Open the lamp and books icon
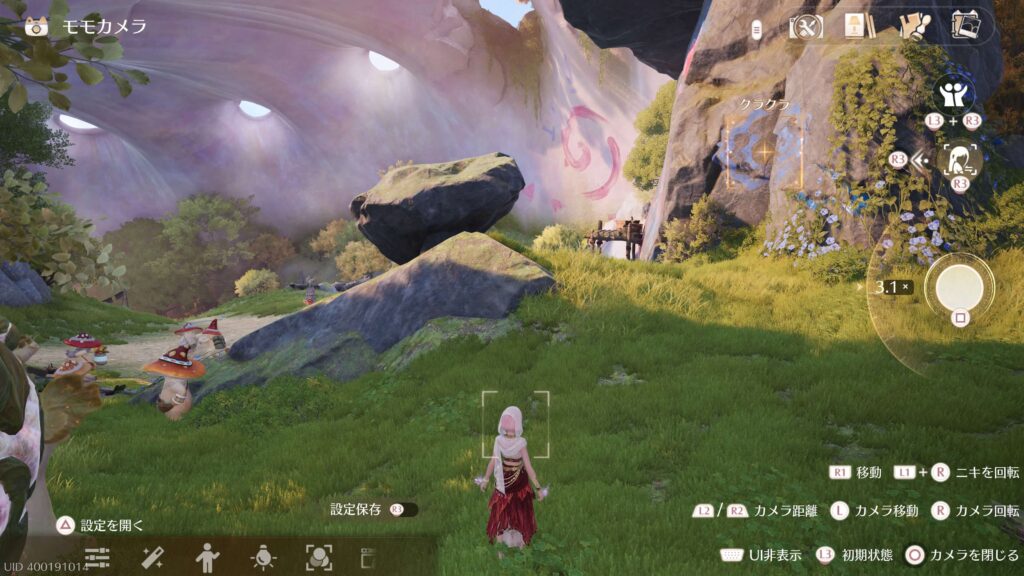 click(857, 27)
